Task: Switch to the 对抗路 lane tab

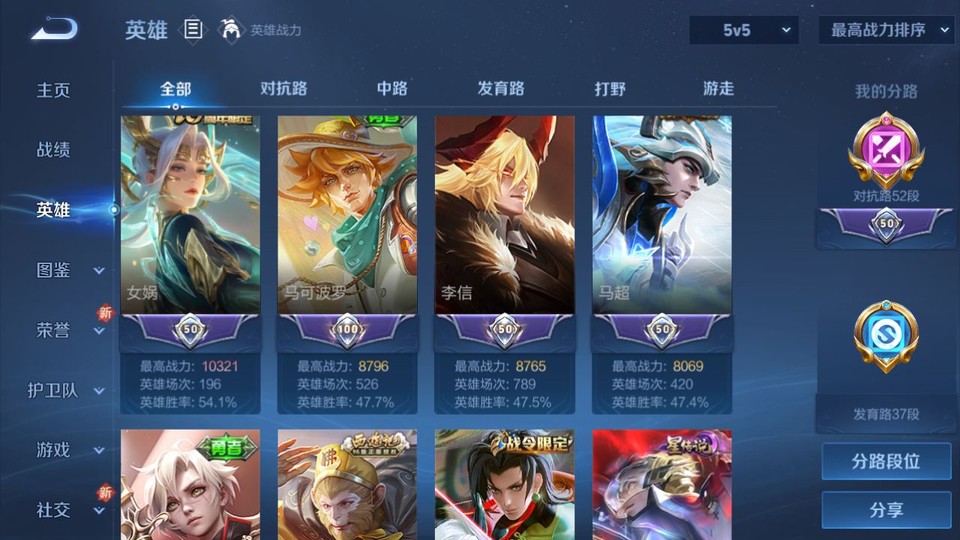Action: pos(283,89)
